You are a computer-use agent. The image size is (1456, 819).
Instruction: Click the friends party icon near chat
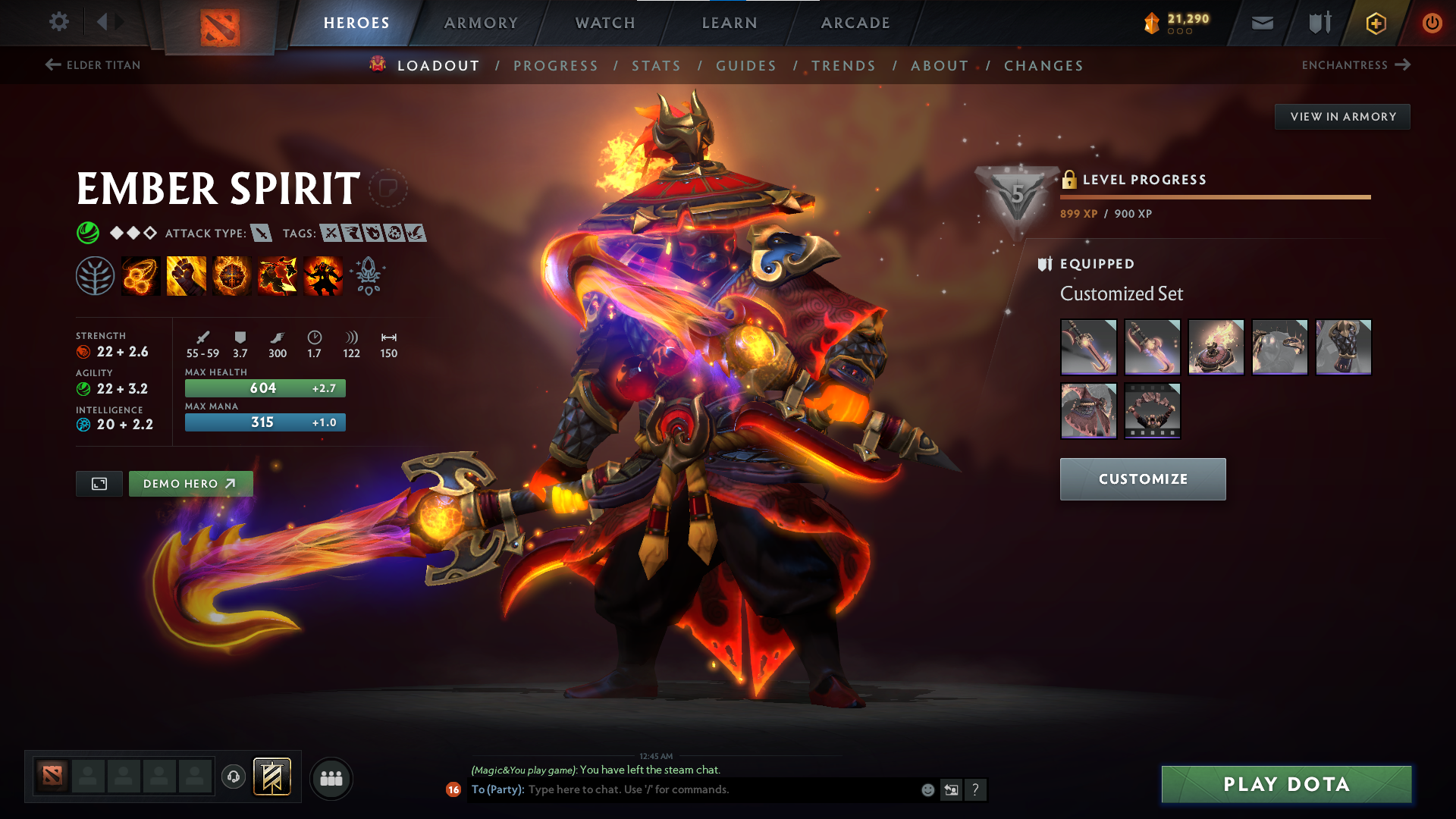(331, 777)
